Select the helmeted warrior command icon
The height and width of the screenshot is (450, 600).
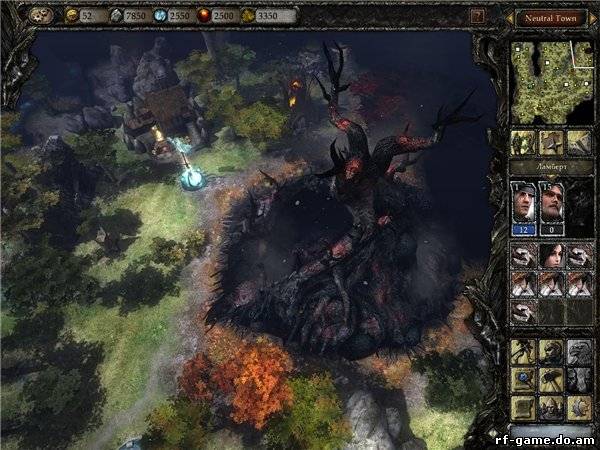(x=551, y=351)
